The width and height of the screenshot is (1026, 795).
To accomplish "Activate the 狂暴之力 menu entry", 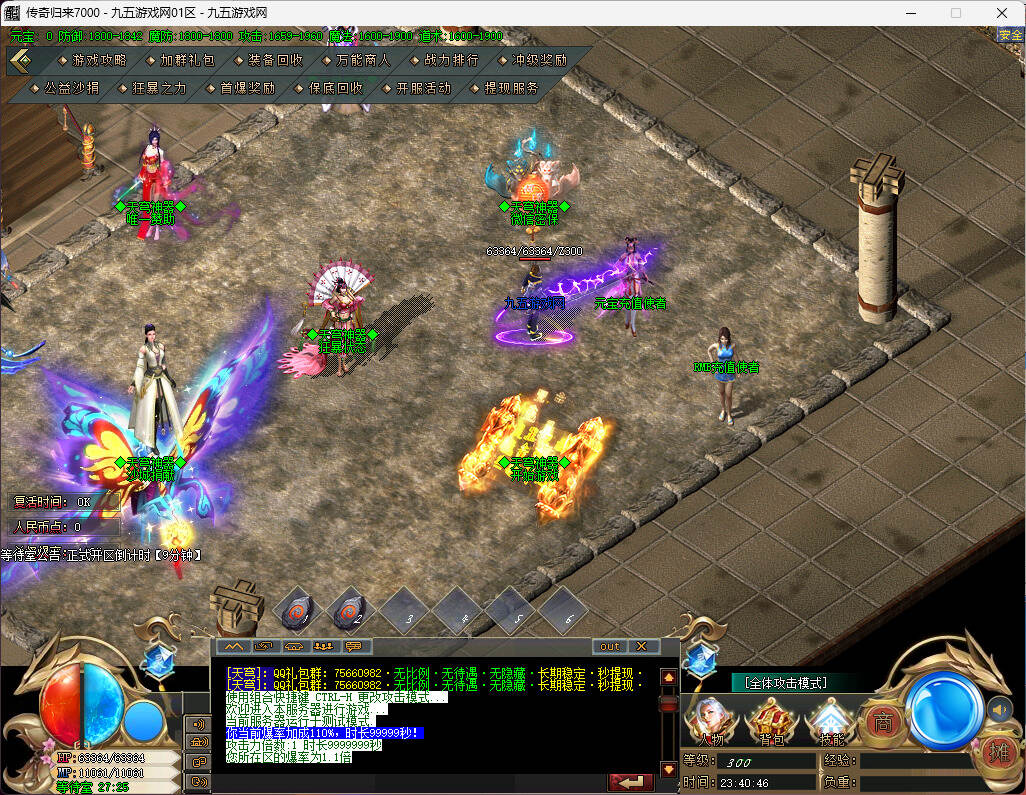I will click(x=159, y=88).
